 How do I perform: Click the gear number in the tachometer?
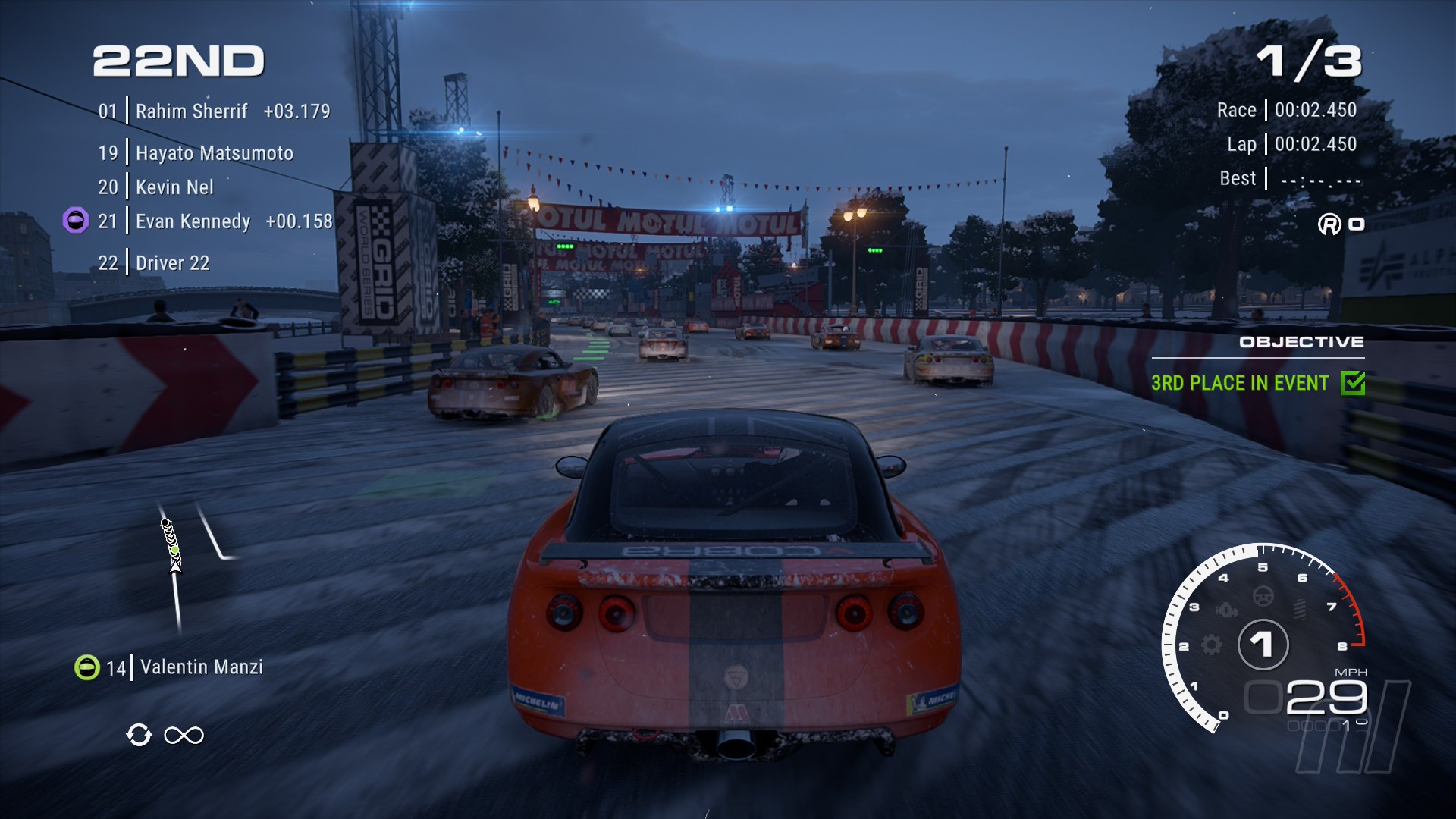[1263, 645]
